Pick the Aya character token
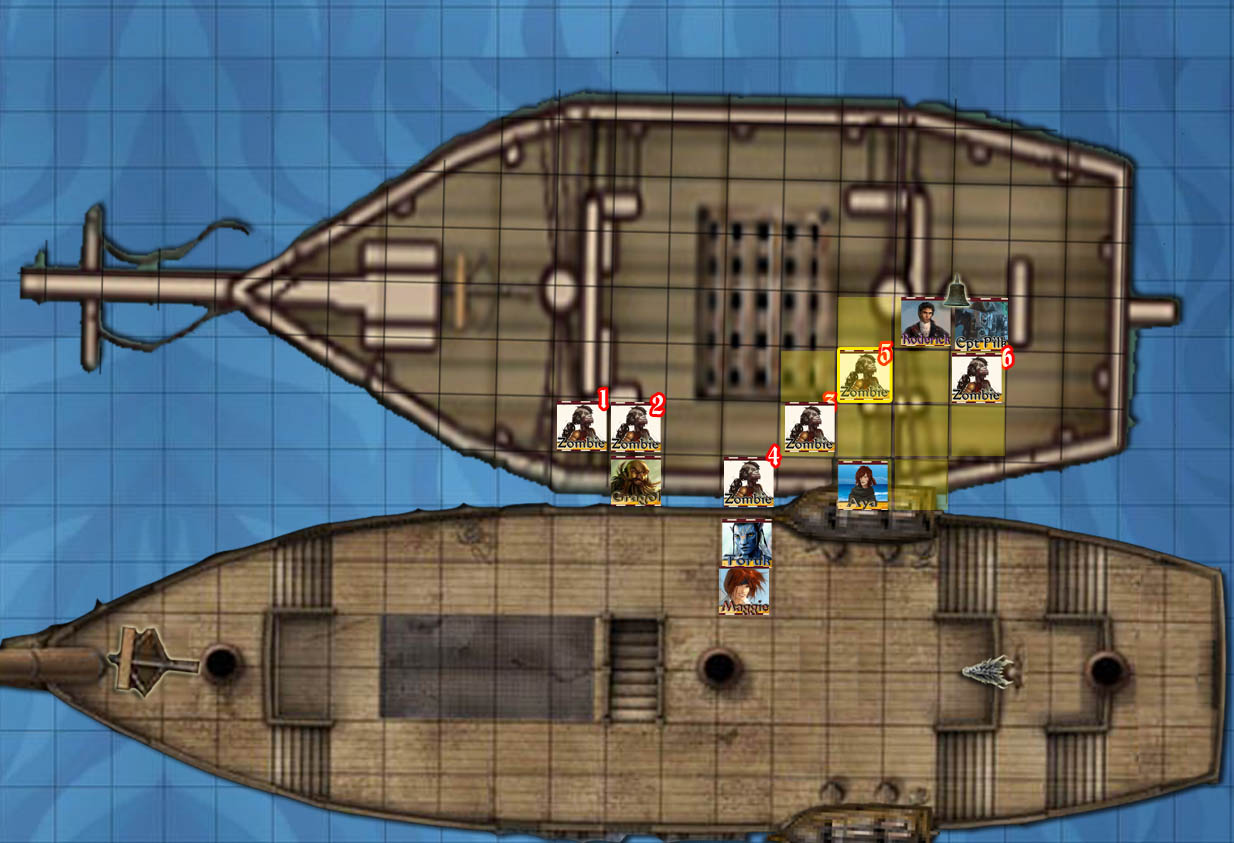Screen dimensions: 1234x843 (x=862, y=485)
